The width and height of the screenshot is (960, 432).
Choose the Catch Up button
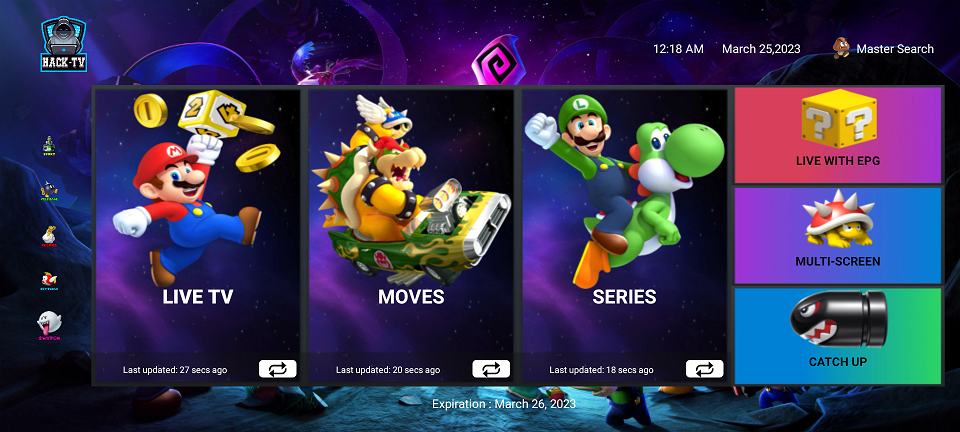pos(838,336)
